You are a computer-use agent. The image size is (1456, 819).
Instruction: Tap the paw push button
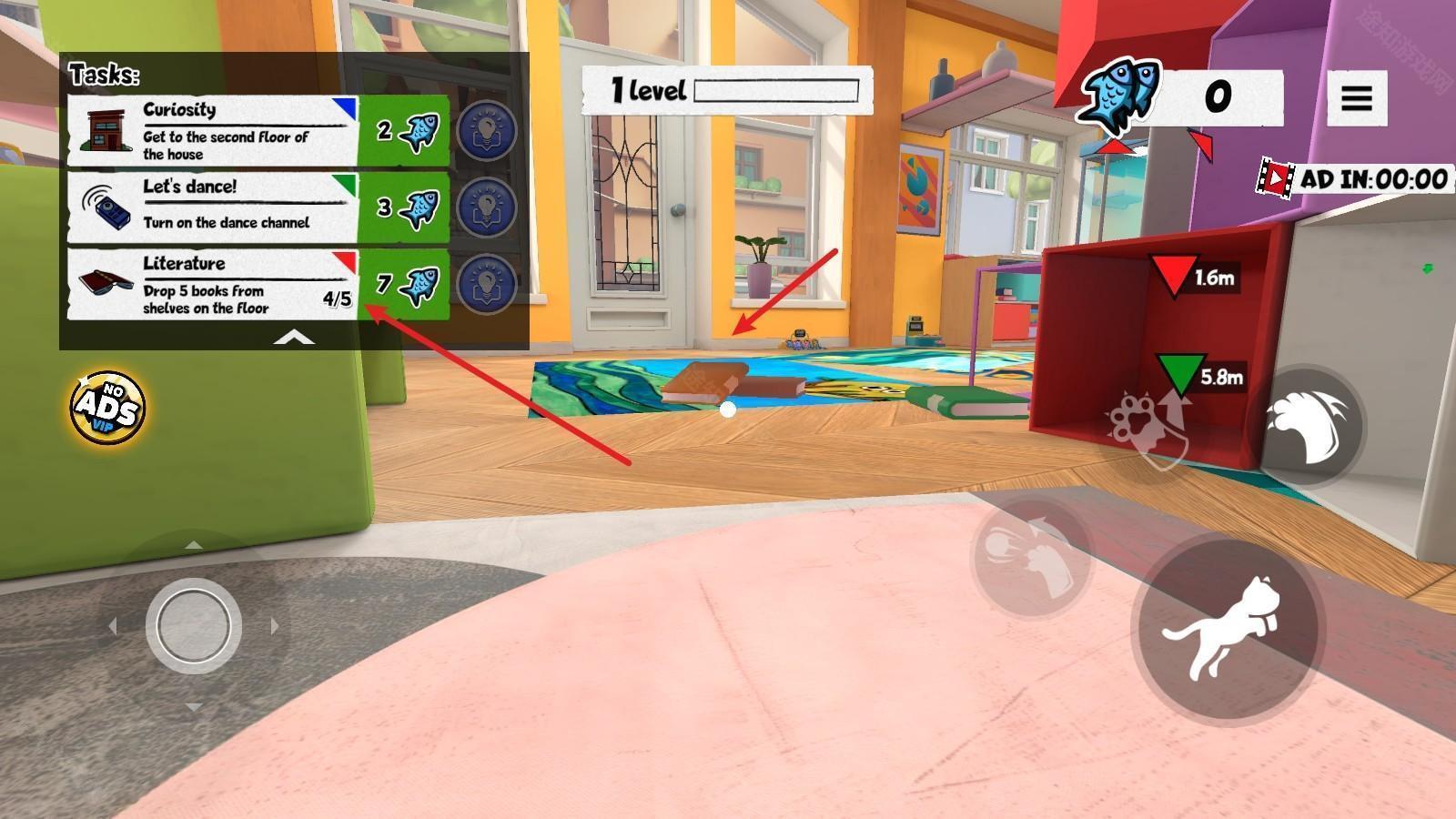(1030, 552)
